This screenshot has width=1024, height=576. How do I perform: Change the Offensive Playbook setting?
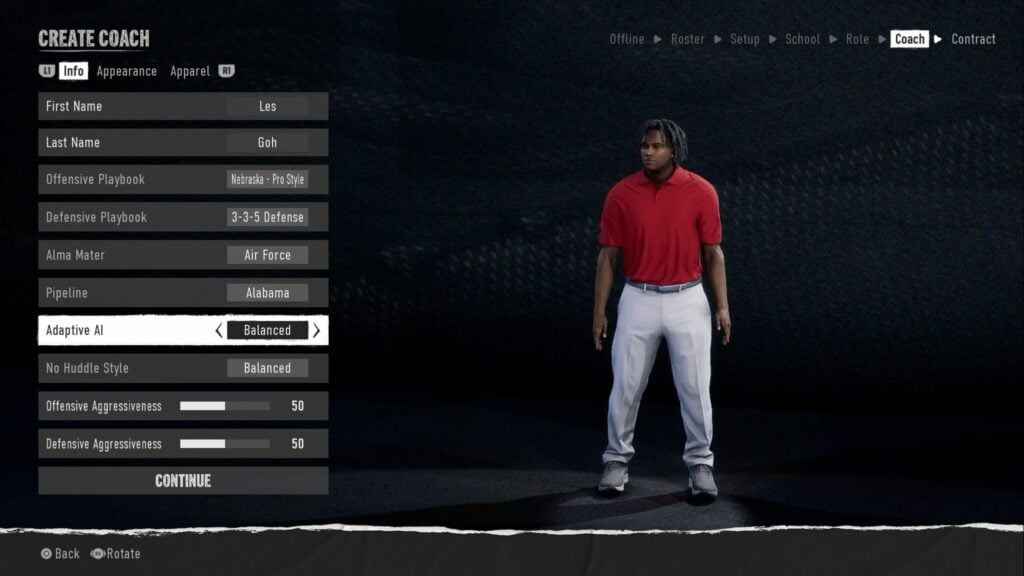[x=183, y=180]
